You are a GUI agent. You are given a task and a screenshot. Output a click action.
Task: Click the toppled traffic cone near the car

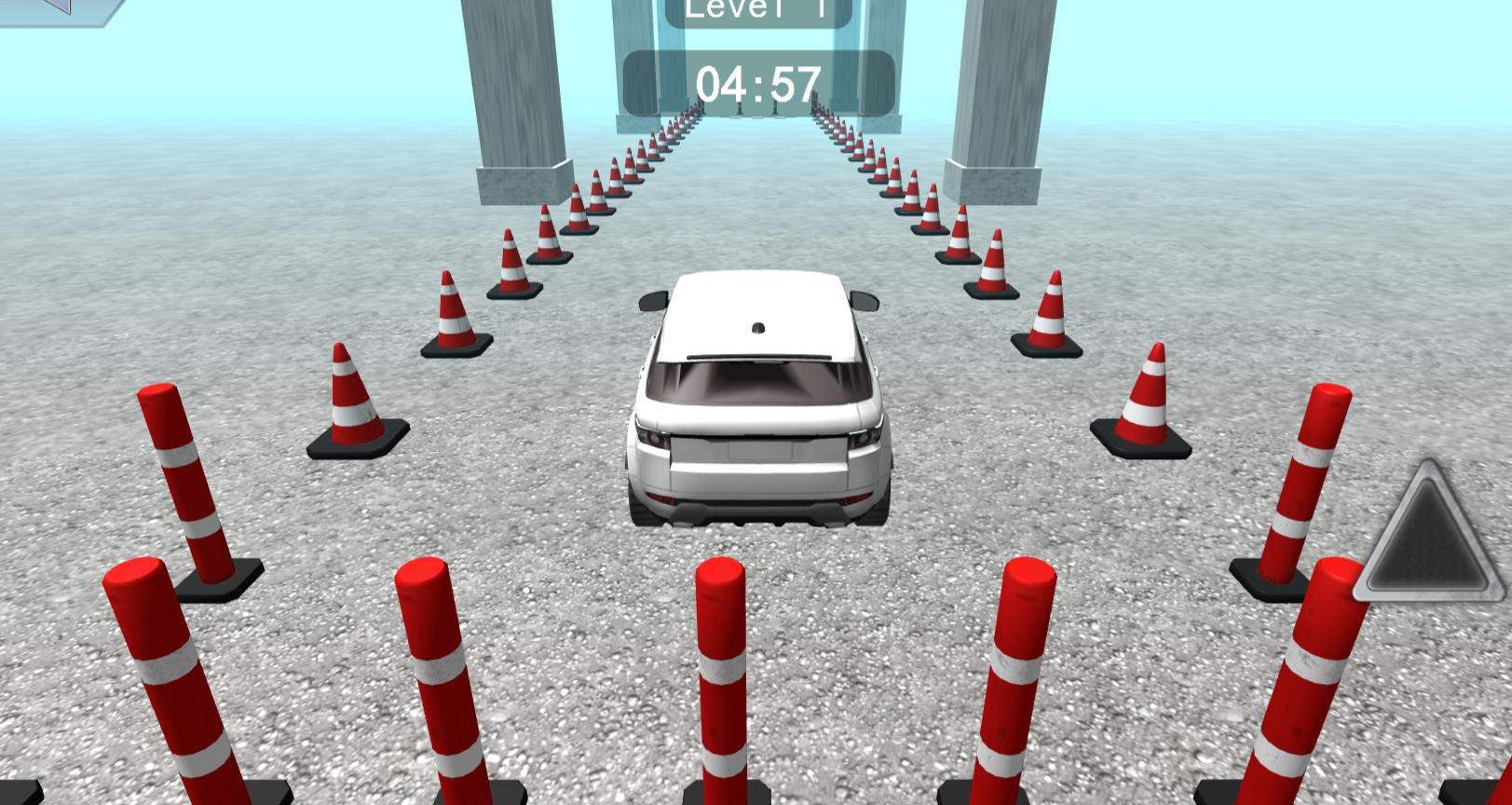[359, 396]
